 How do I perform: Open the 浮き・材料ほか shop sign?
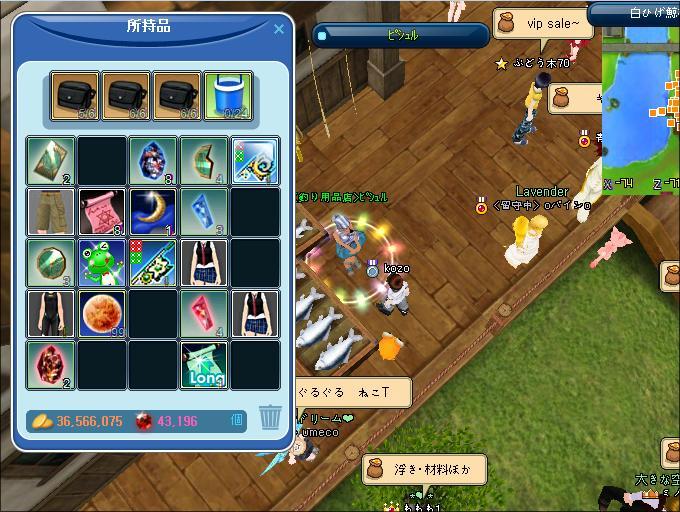[x=424, y=468]
